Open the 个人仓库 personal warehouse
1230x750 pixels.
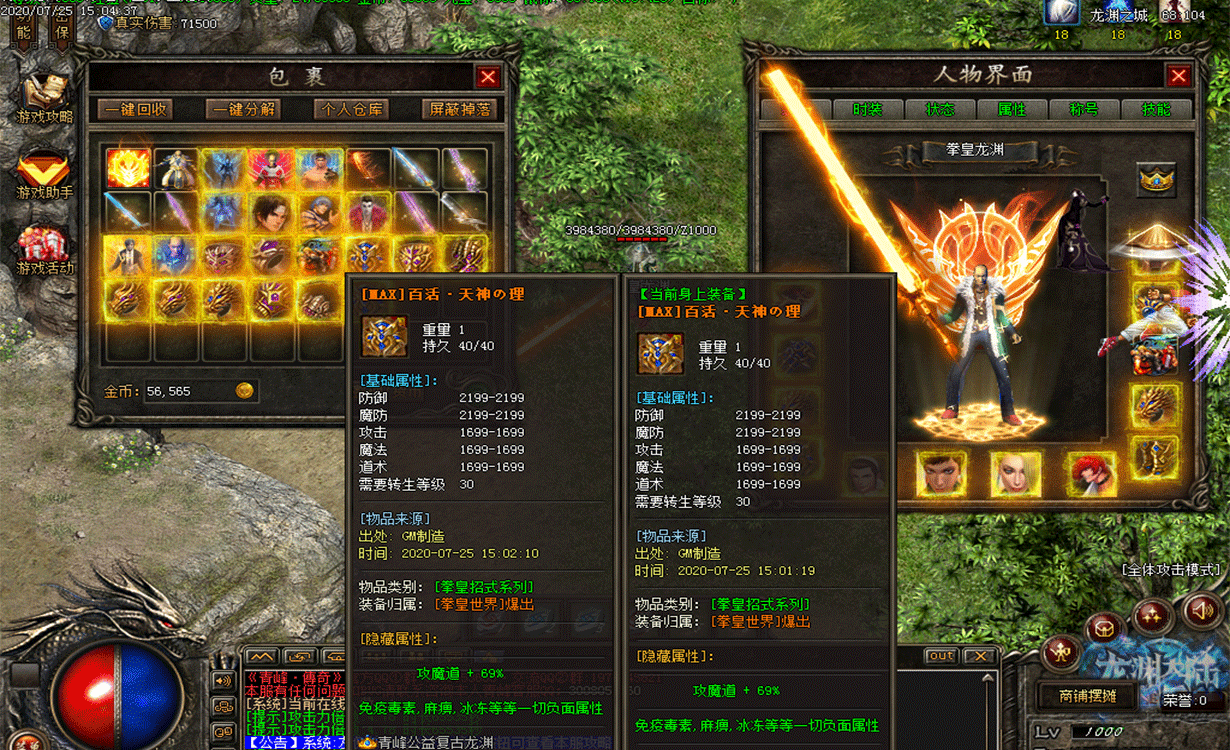[x=350, y=109]
